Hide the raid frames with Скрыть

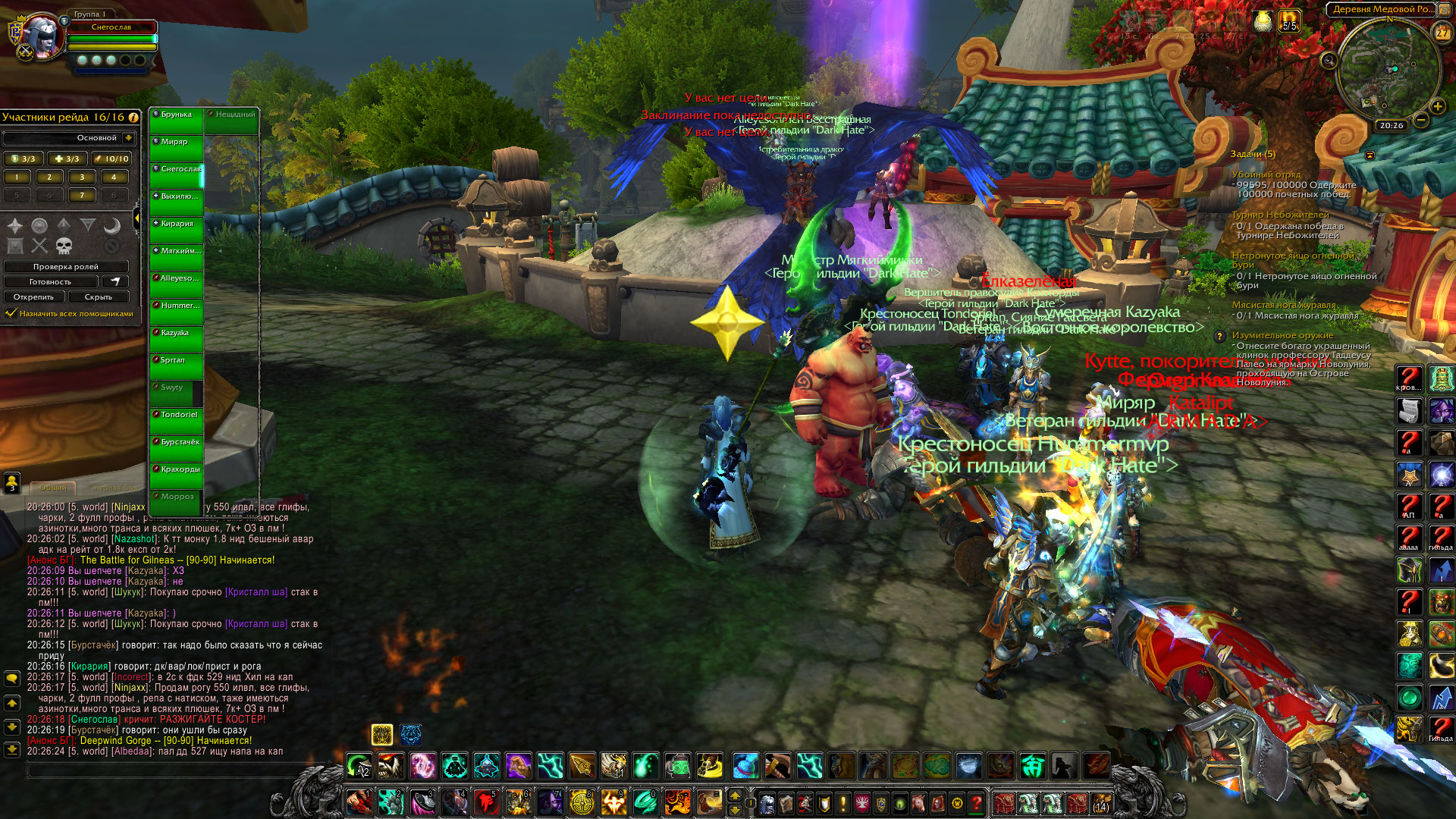[99, 297]
